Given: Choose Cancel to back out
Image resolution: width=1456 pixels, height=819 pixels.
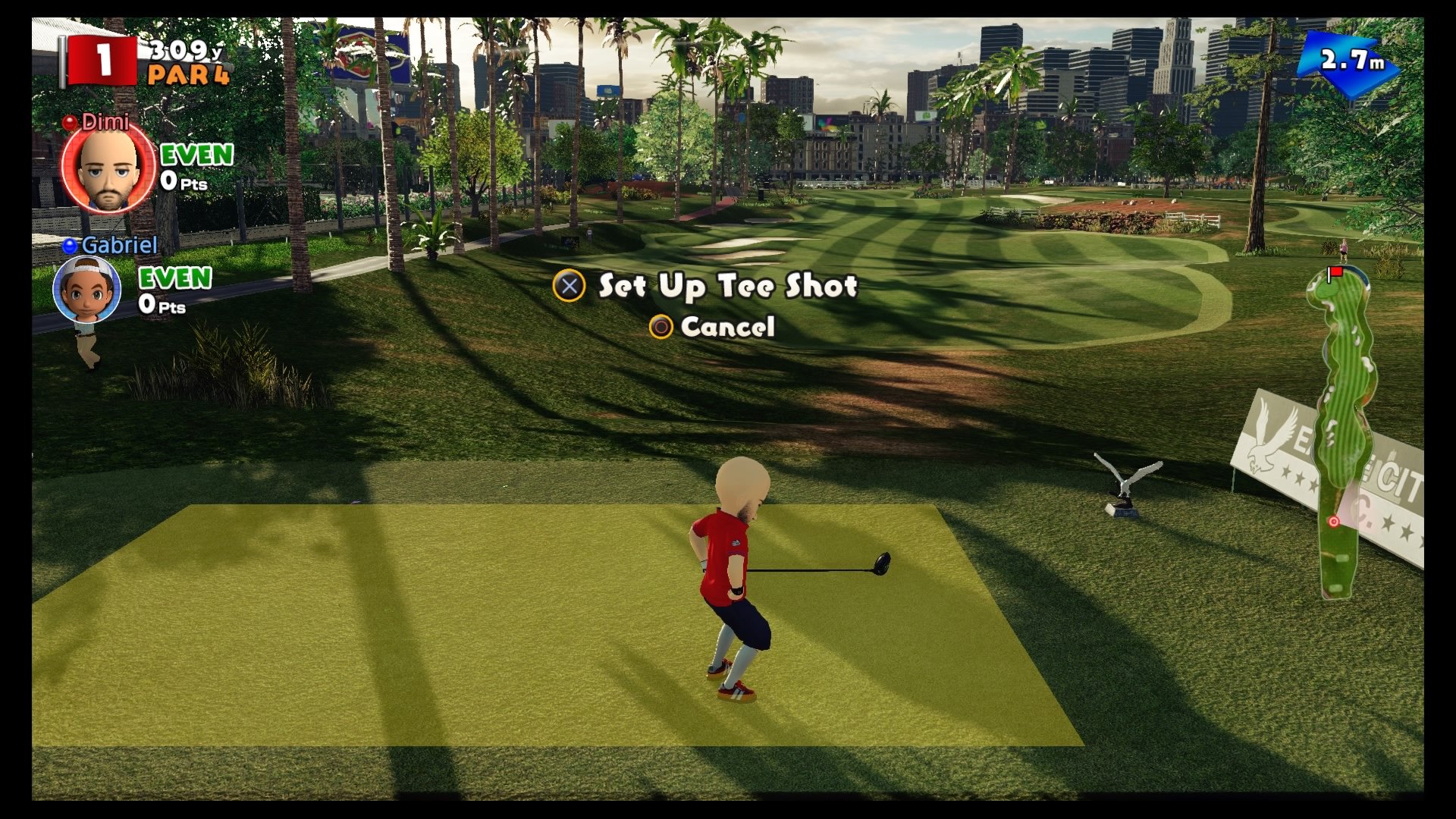Looking at the screenshot, I should click(728, 328).
